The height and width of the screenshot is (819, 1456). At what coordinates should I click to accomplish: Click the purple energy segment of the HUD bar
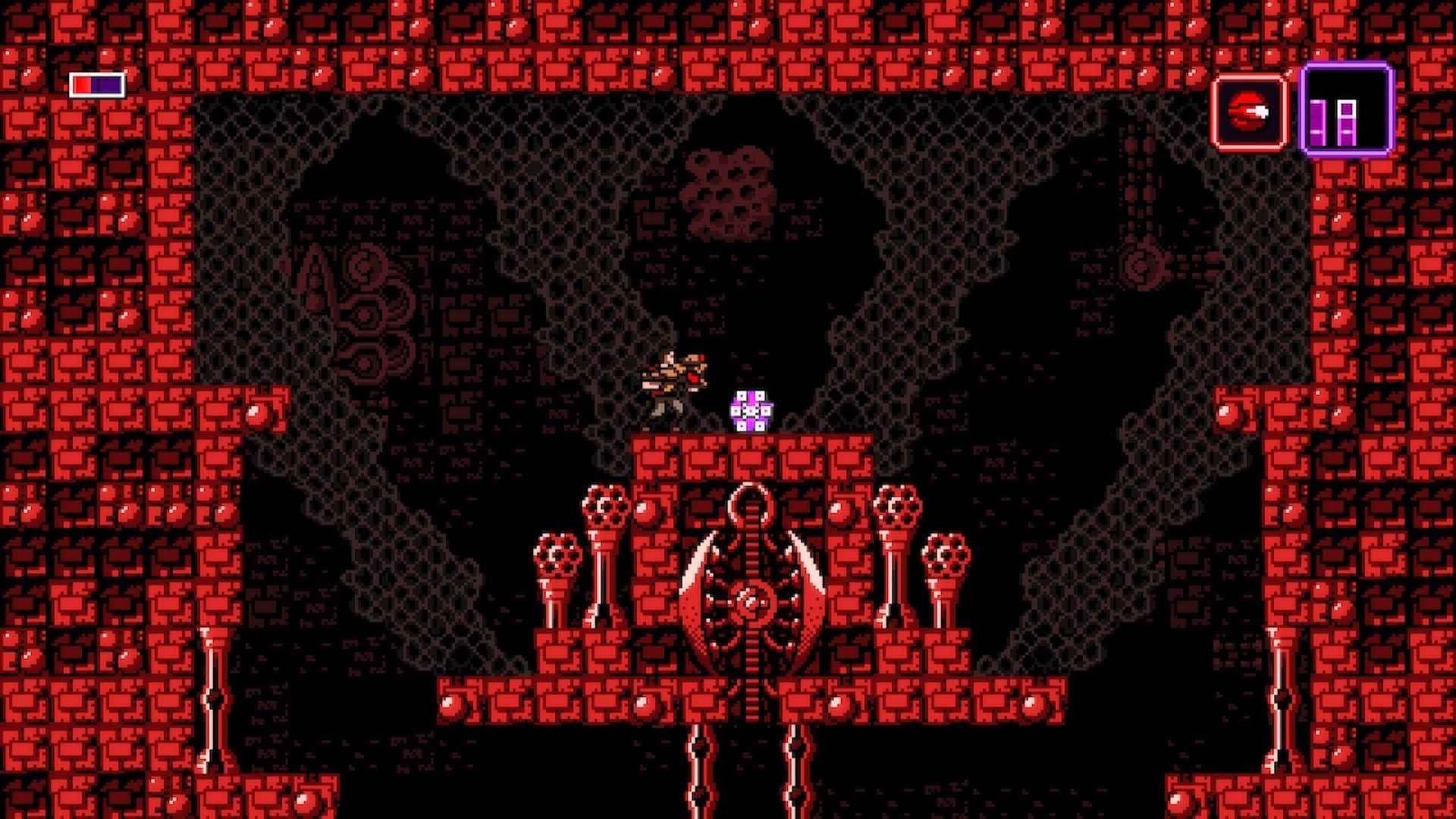tap(106, 83)
